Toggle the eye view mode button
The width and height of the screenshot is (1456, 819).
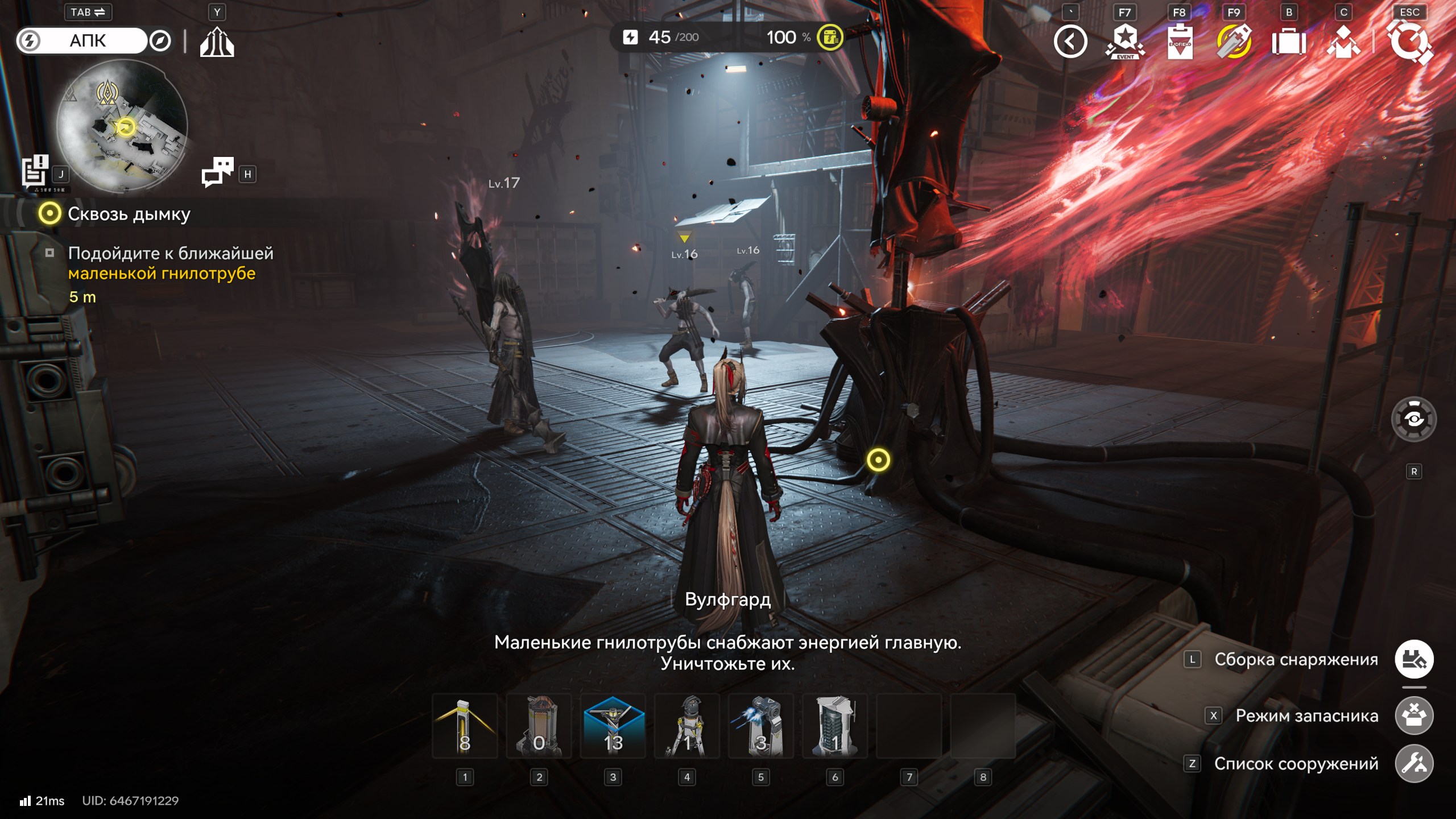click(1414, 420)
